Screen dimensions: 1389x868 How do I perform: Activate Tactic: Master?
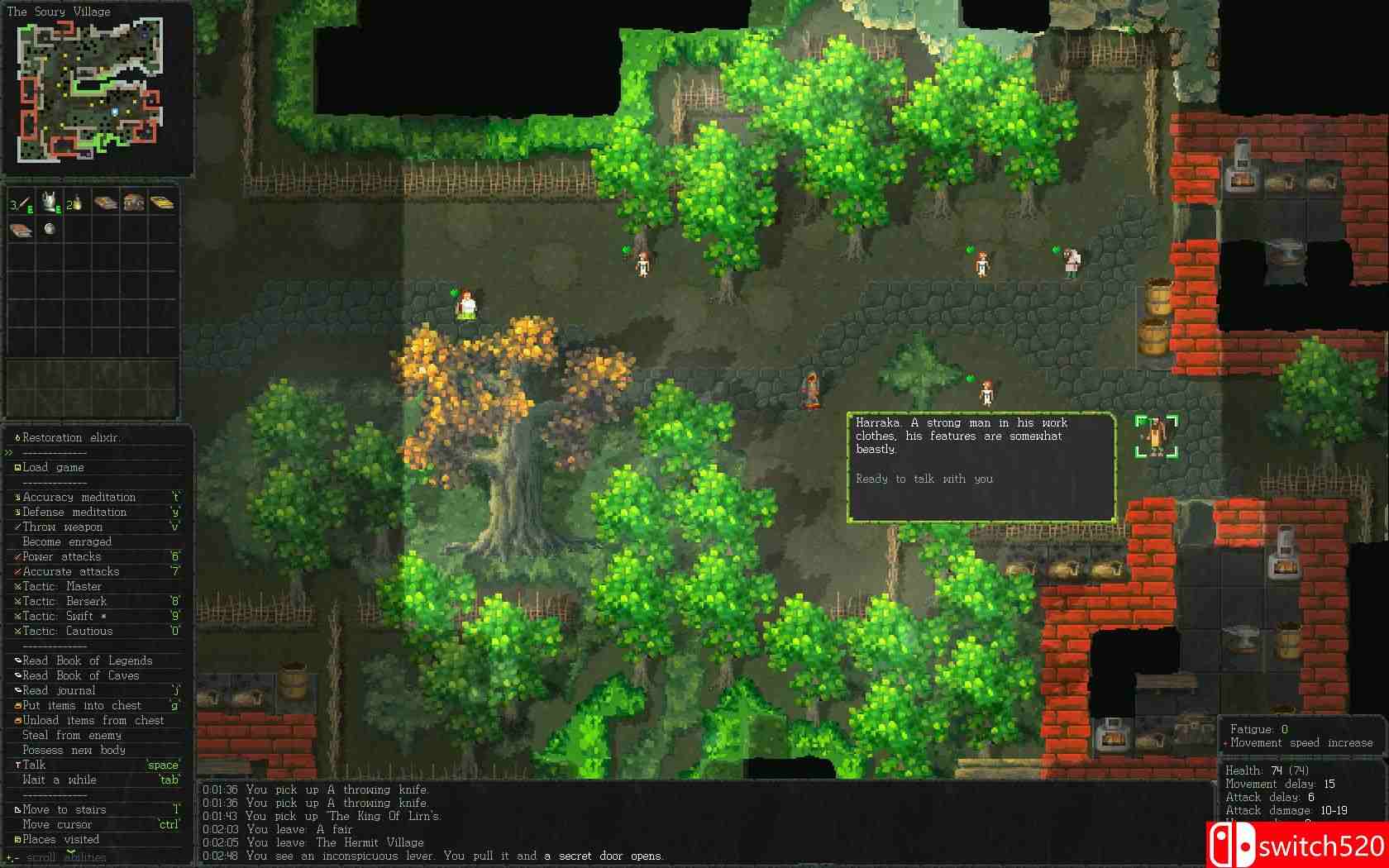(x=66, y=585)
